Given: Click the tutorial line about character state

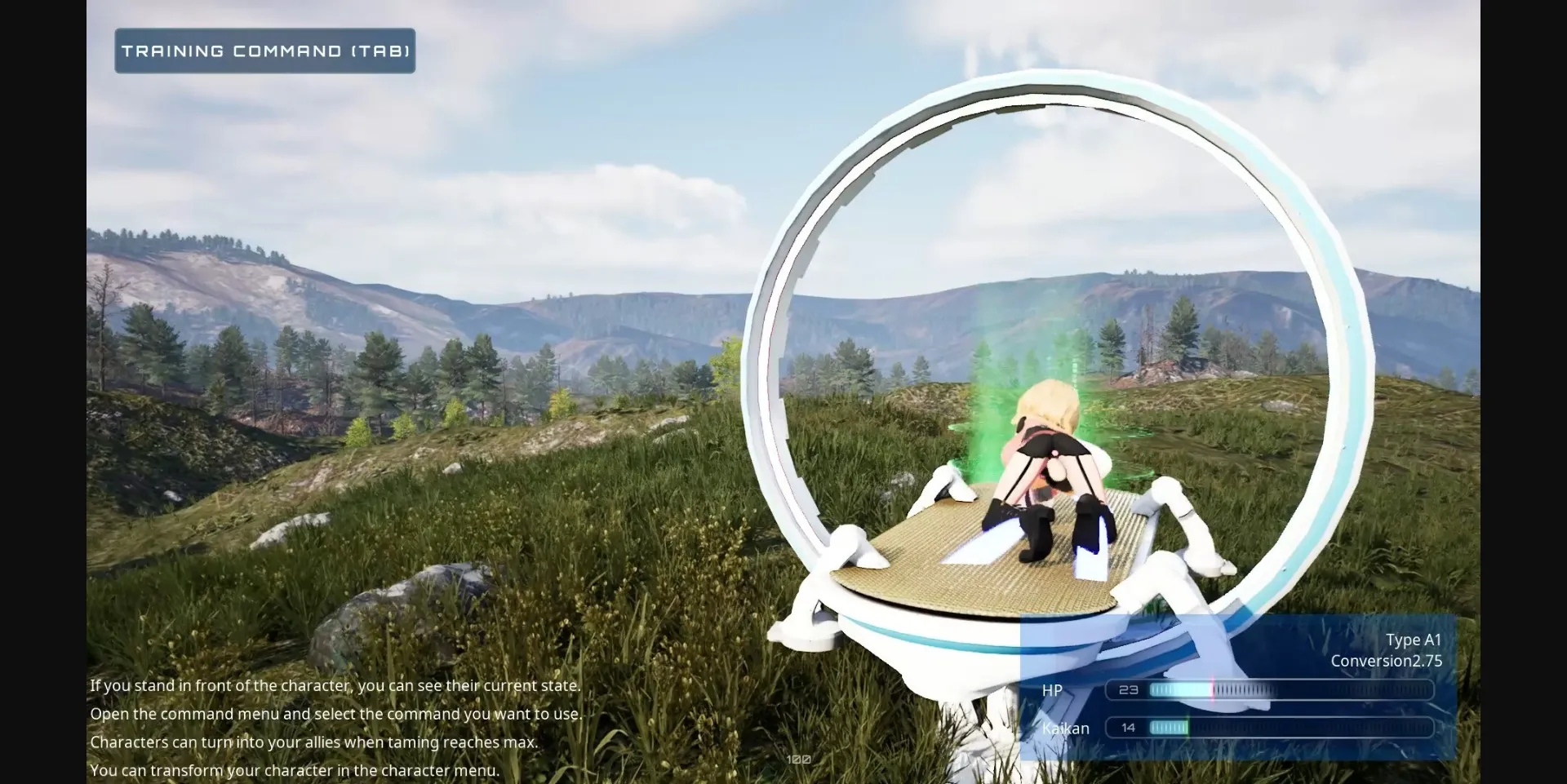Looking at the screenshot, I should 335,685.
